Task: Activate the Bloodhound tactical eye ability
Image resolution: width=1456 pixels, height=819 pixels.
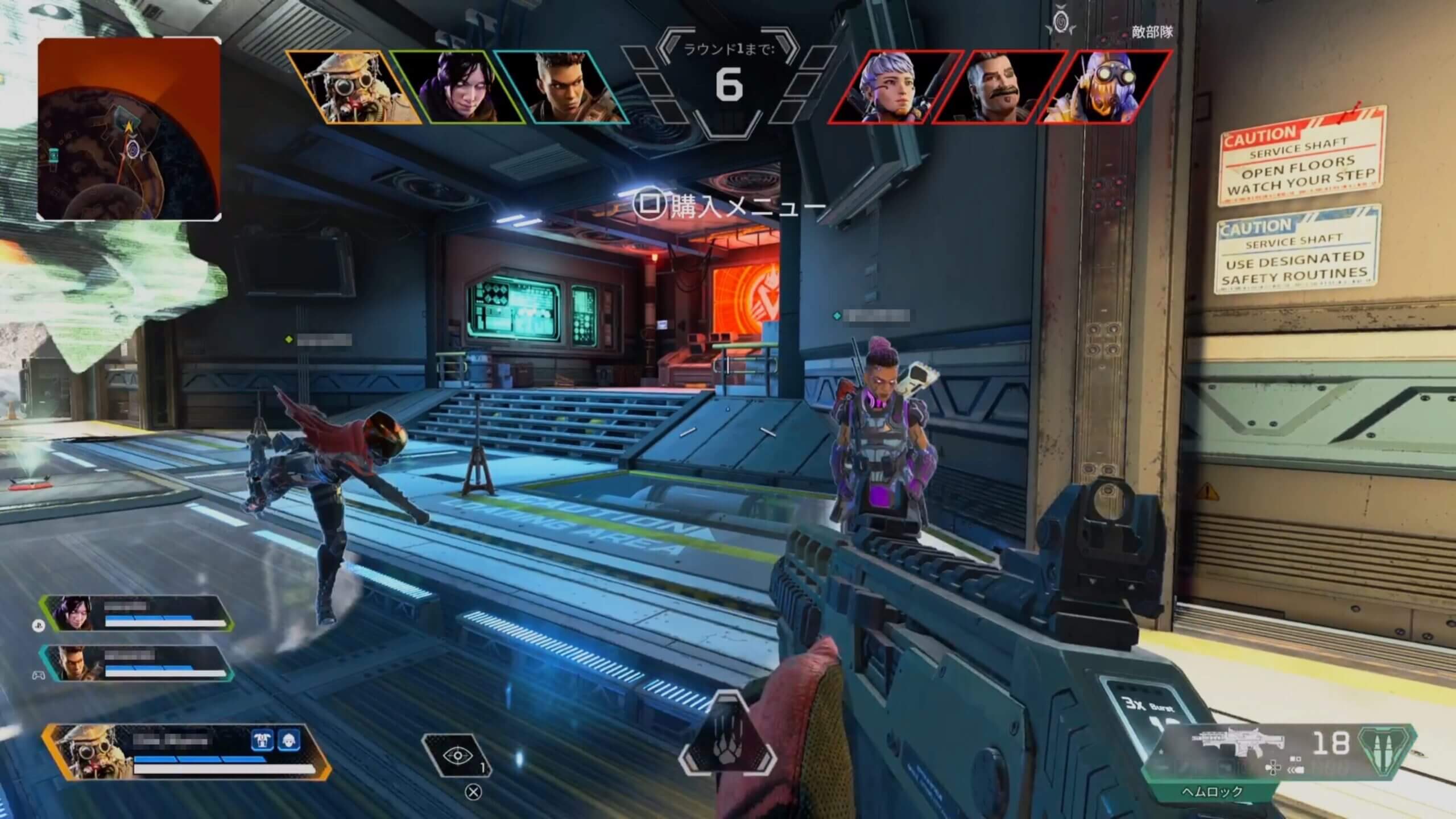Action: point(457,756)
